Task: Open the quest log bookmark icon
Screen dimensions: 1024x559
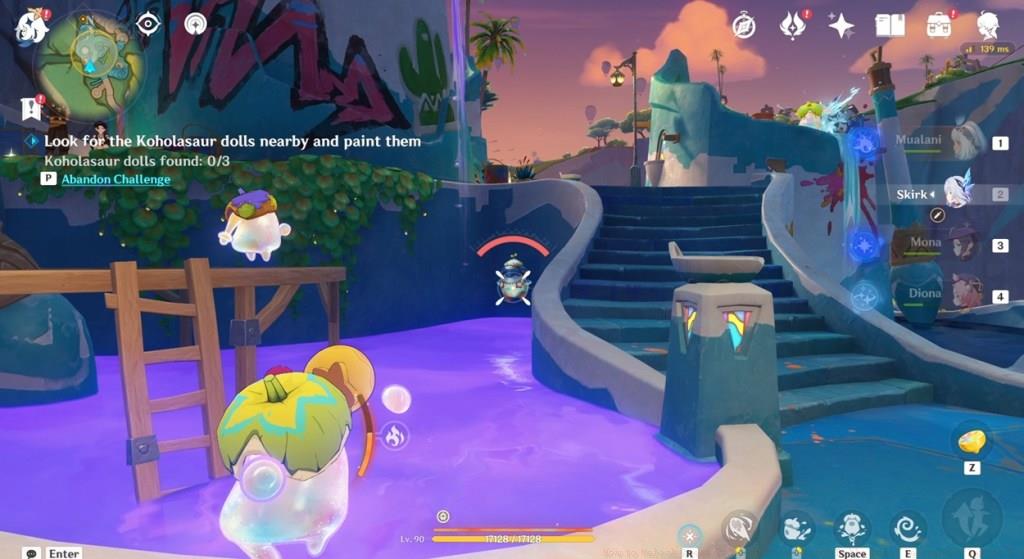Action: [31, 107]
